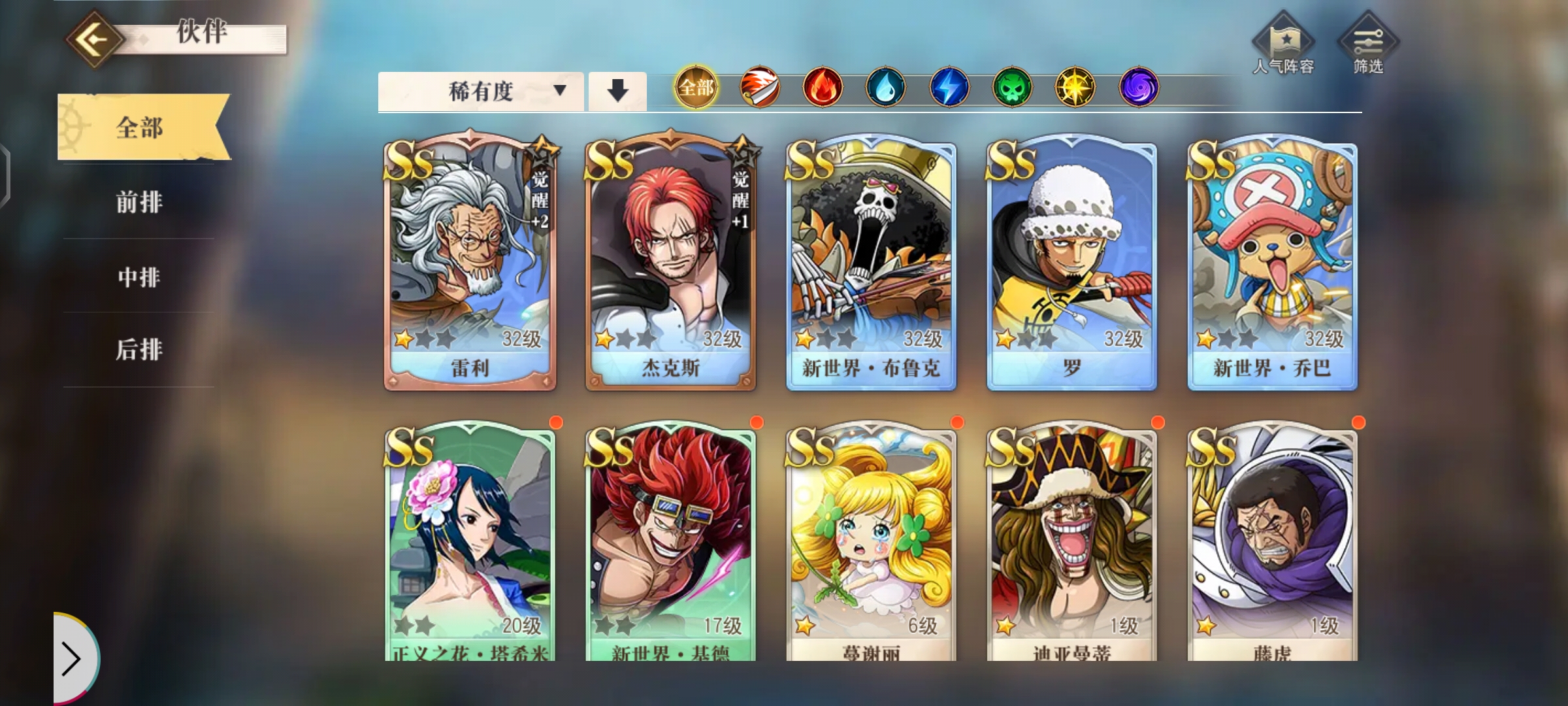The width and height of the screenshot is (1568, 706).
Task: Filter by the water drop element
Action: [x=885, y=87]
